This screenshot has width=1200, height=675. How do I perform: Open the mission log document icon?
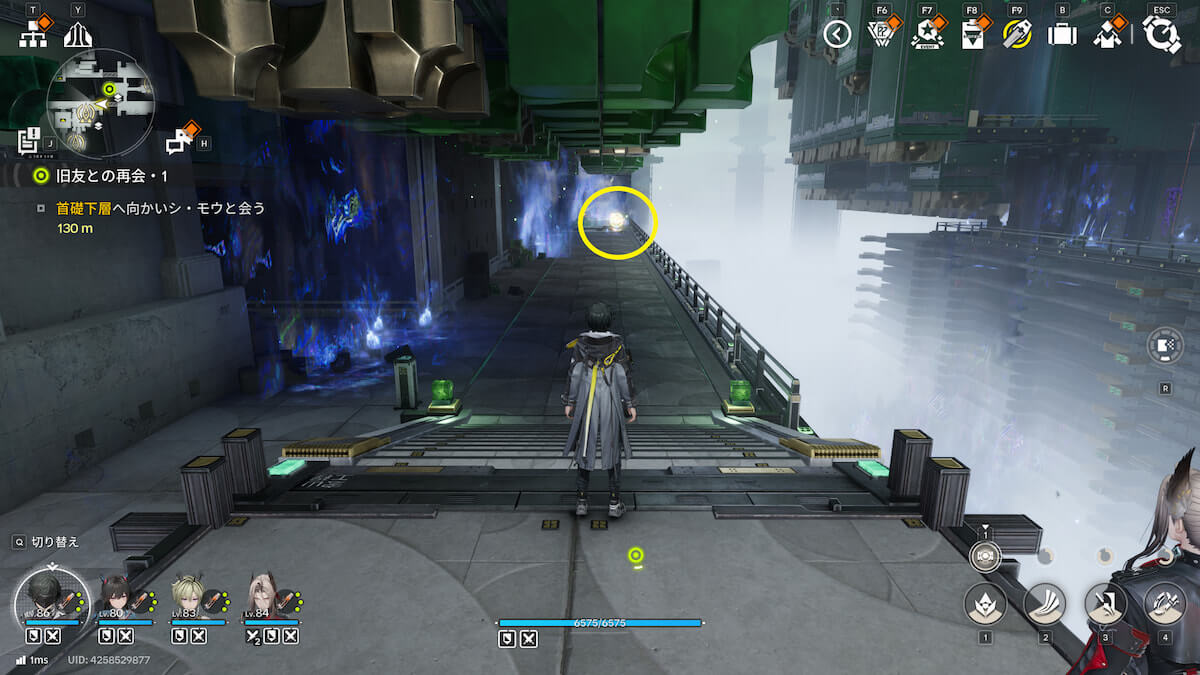(29, 141)
